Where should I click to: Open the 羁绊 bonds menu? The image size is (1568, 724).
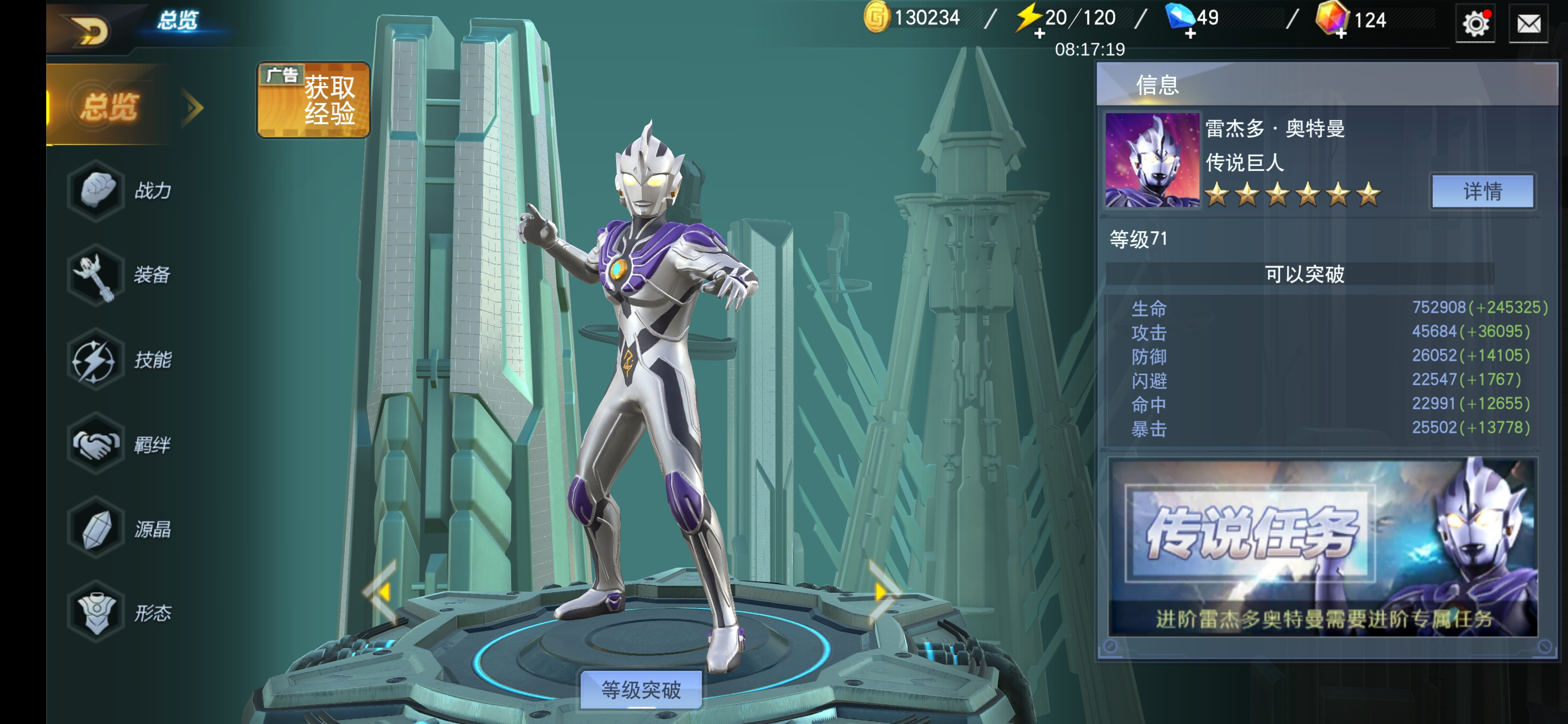(x=121, y=444)
